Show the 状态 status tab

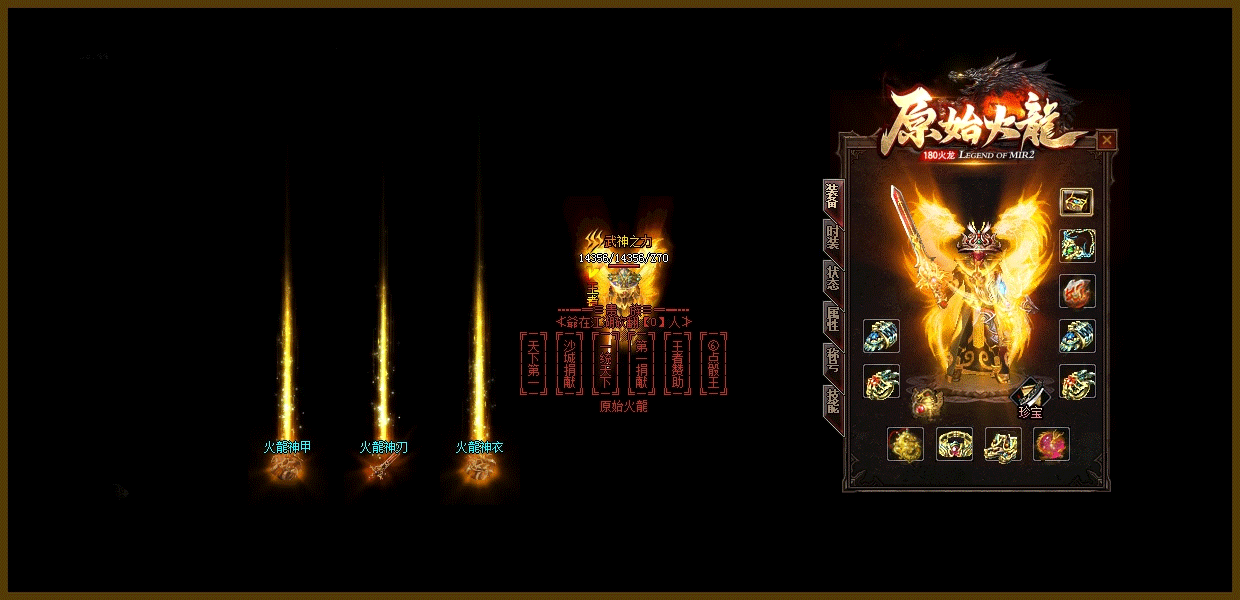[832, 278]
